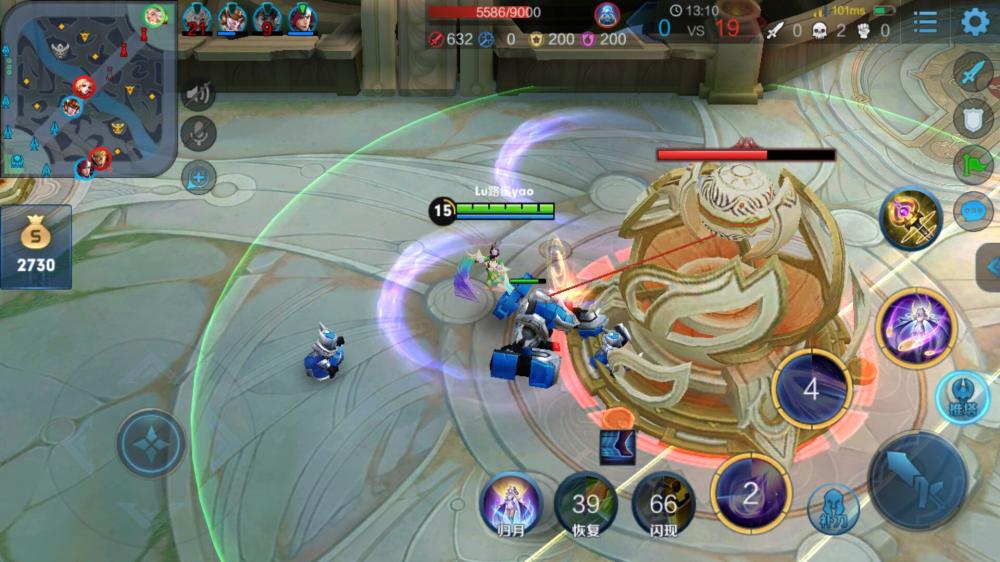Click the minimap
Image resolution: width=1000 pixels, height=562 pixels.
[x=88, y=88]
